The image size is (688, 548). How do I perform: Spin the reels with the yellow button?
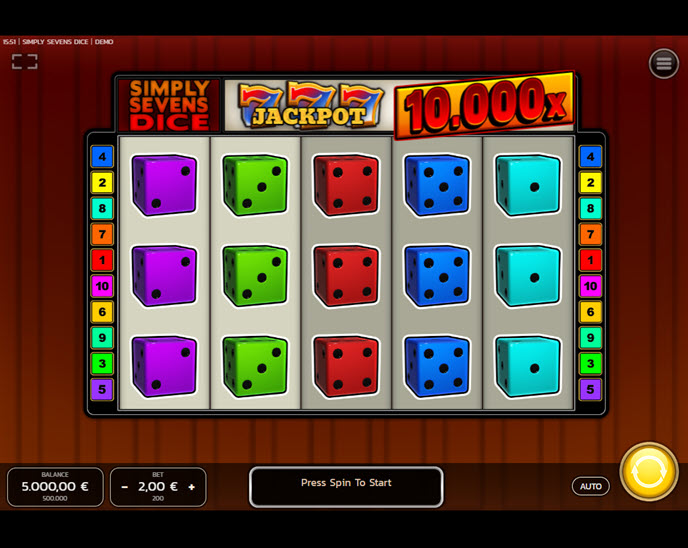coord(648,471)
